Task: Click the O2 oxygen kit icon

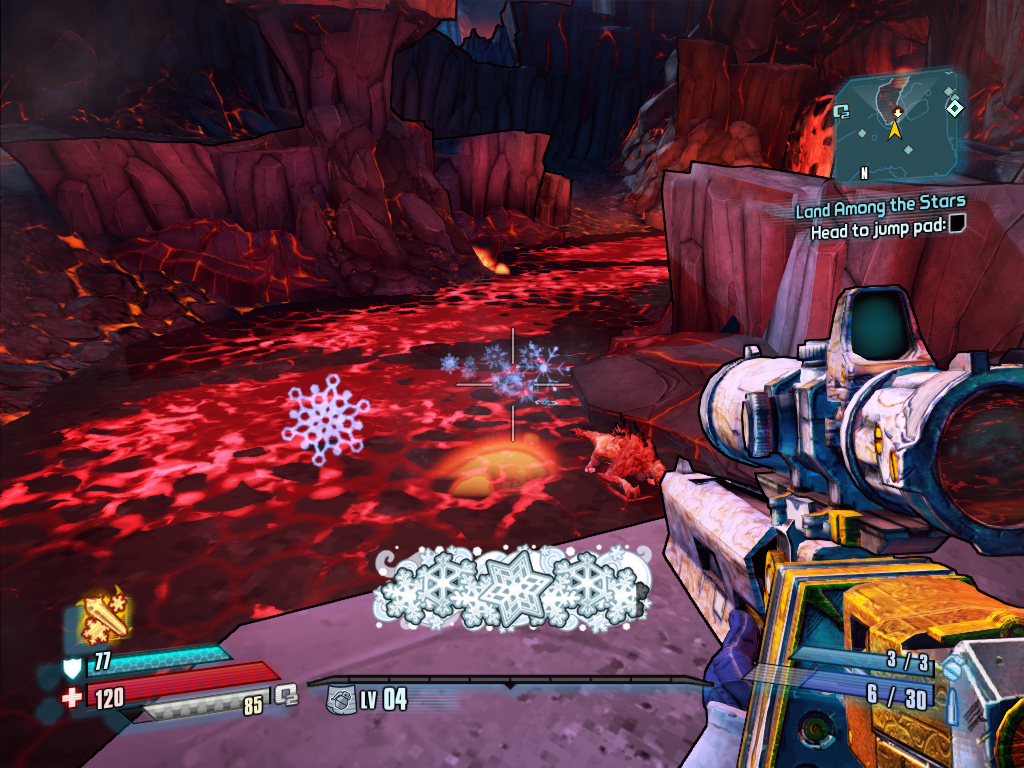Action: coord(287,692)
